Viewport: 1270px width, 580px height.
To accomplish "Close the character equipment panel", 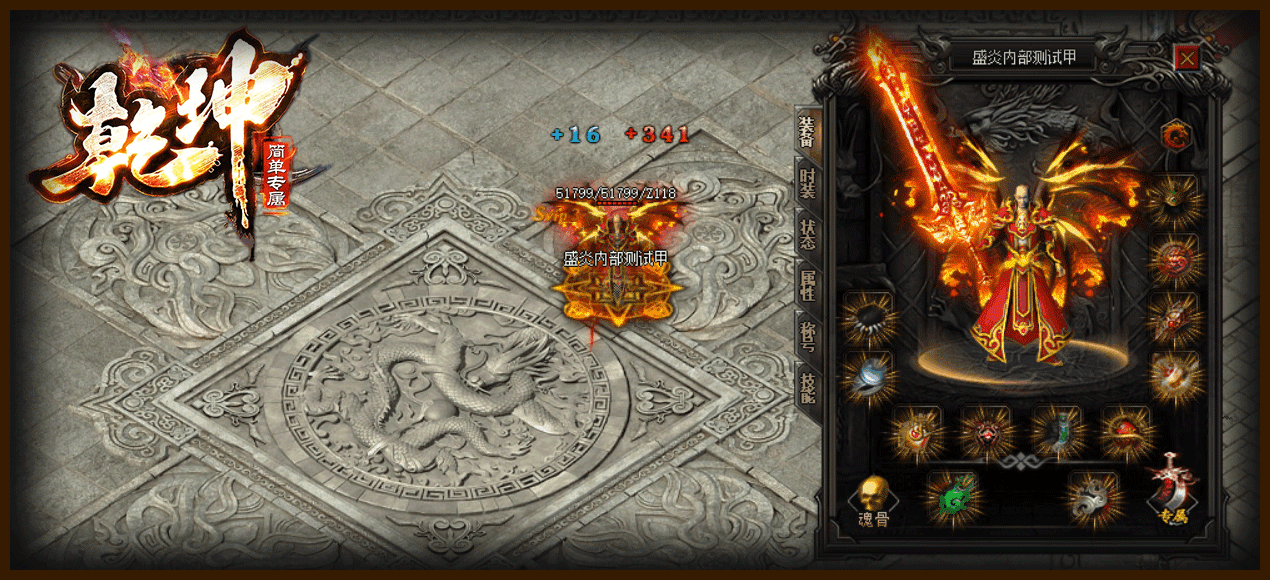I will (1187, 58).
